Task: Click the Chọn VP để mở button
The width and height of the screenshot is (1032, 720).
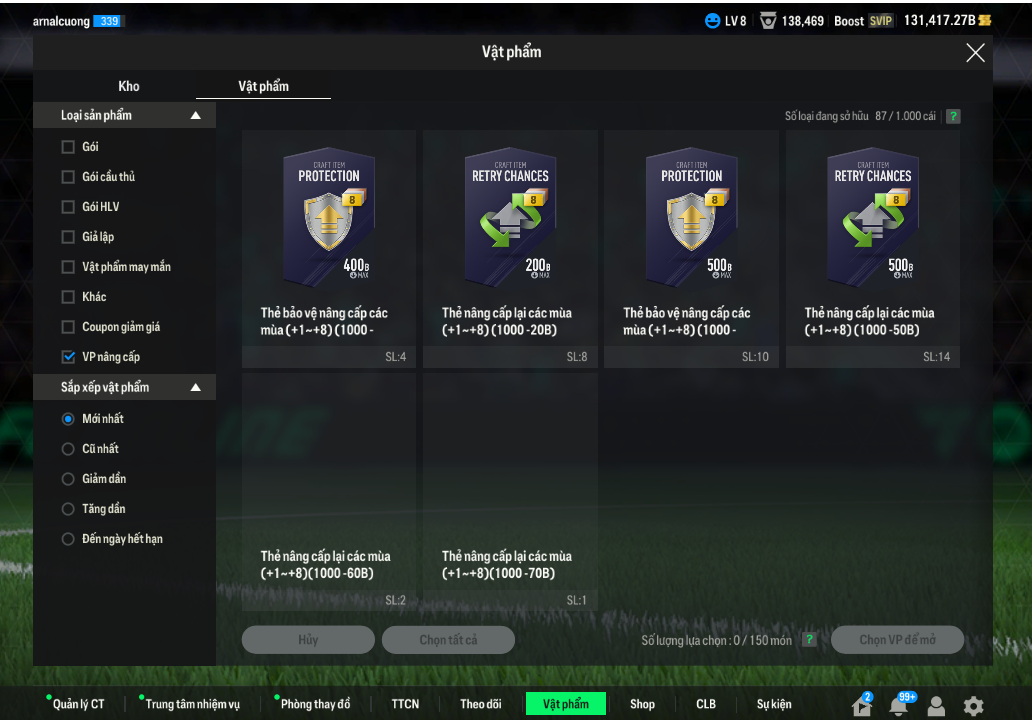Action: [897, 640]
